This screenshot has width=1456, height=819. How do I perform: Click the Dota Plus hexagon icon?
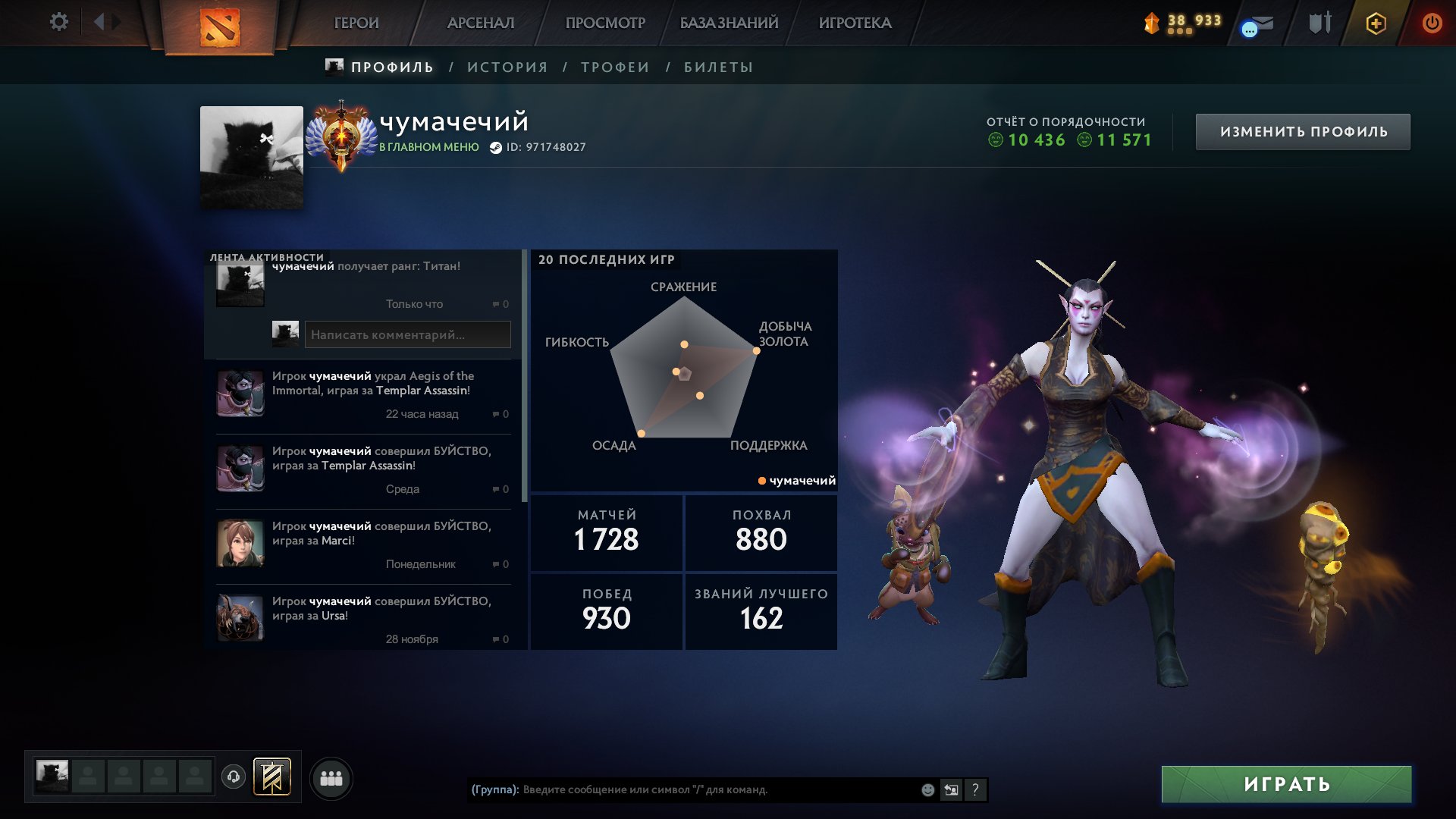pyautogui.click(x=1376, y=23)
